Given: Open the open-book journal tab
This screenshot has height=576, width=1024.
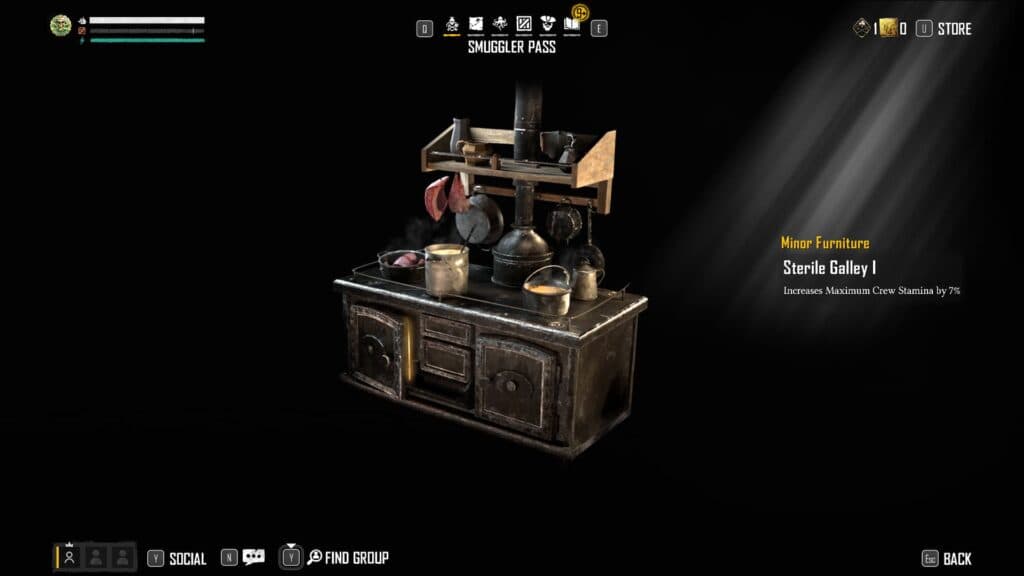Looking at the screenshot, I should click(571, 24).
